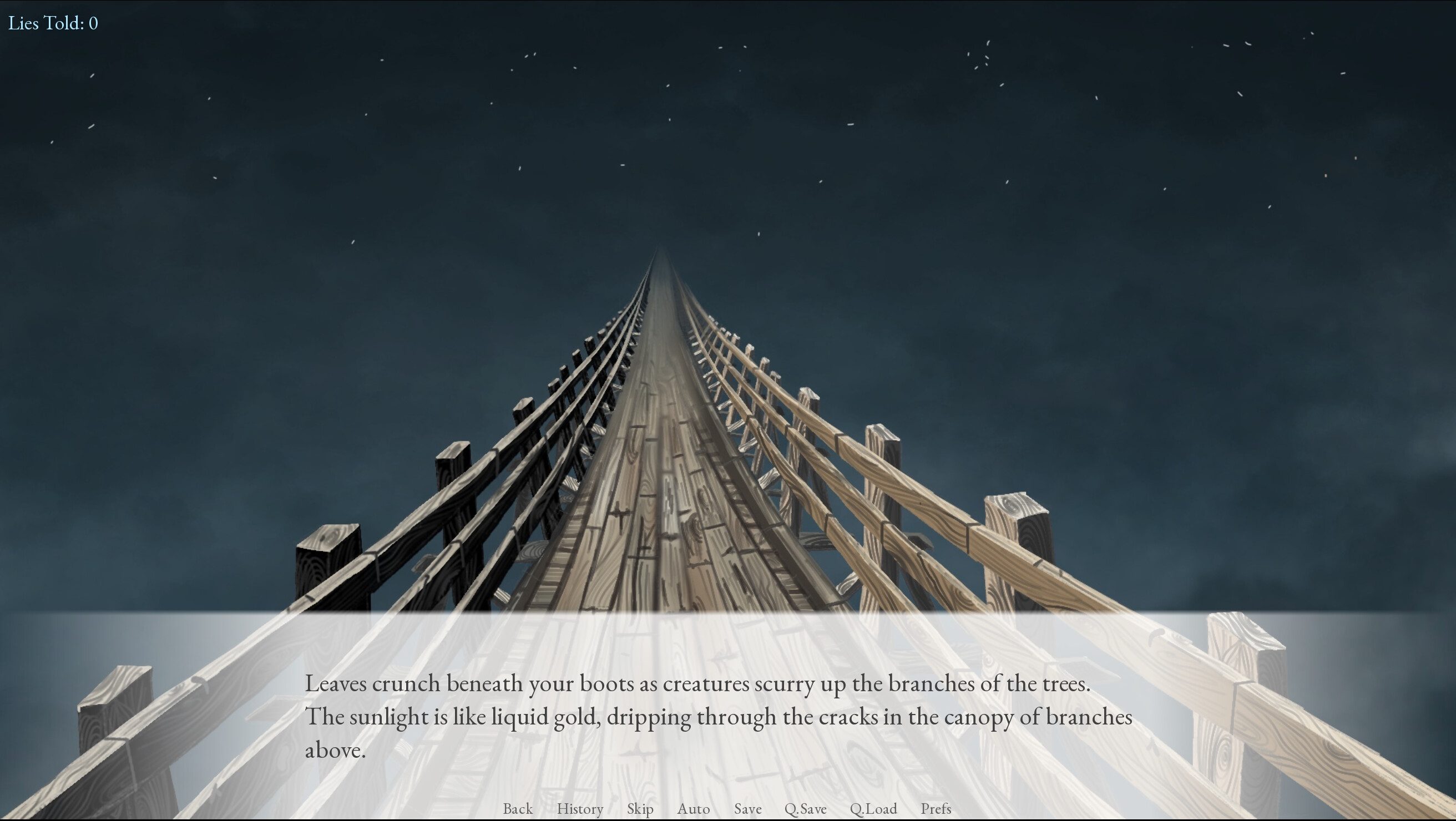Quick save your current progress

(807, 809)
